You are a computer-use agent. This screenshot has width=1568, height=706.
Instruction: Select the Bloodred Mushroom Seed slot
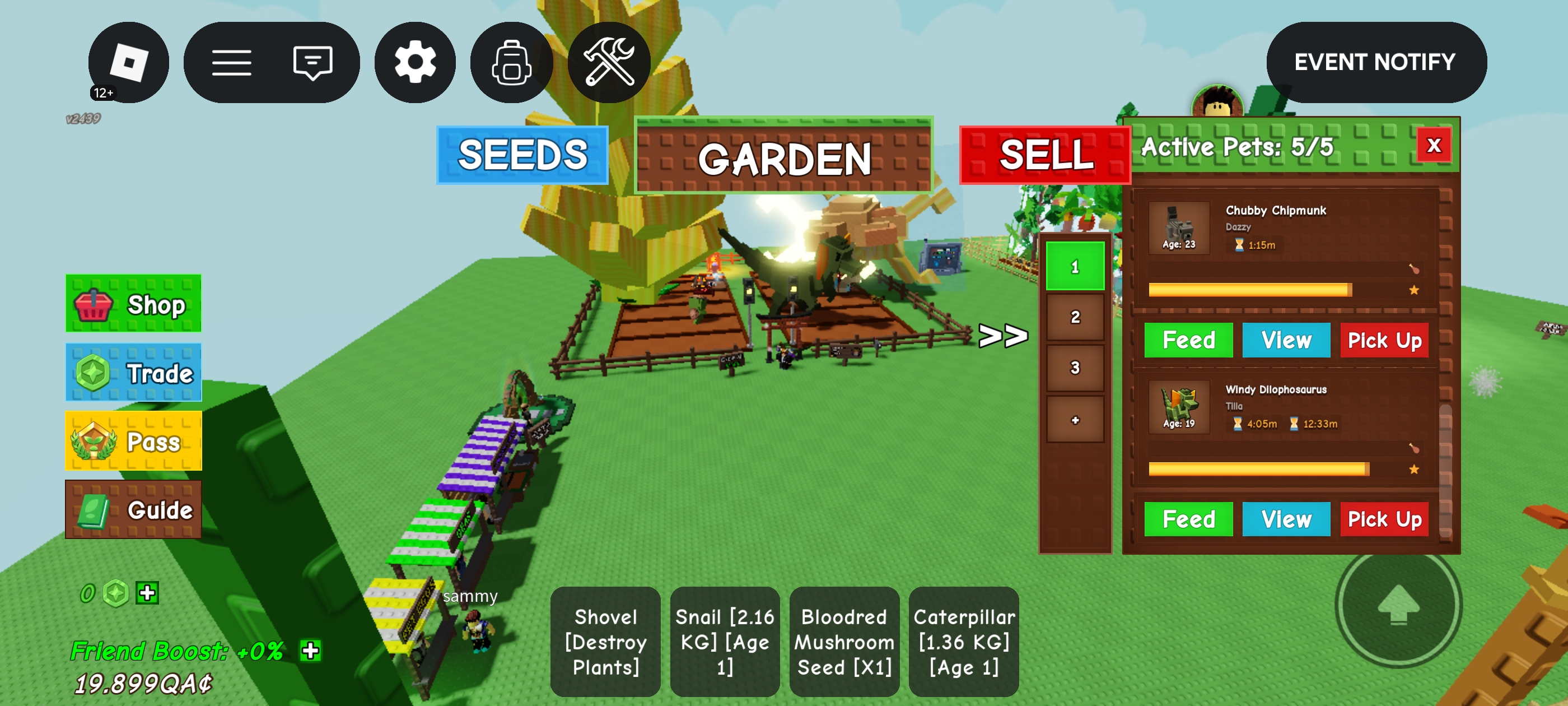coord(844,642)
